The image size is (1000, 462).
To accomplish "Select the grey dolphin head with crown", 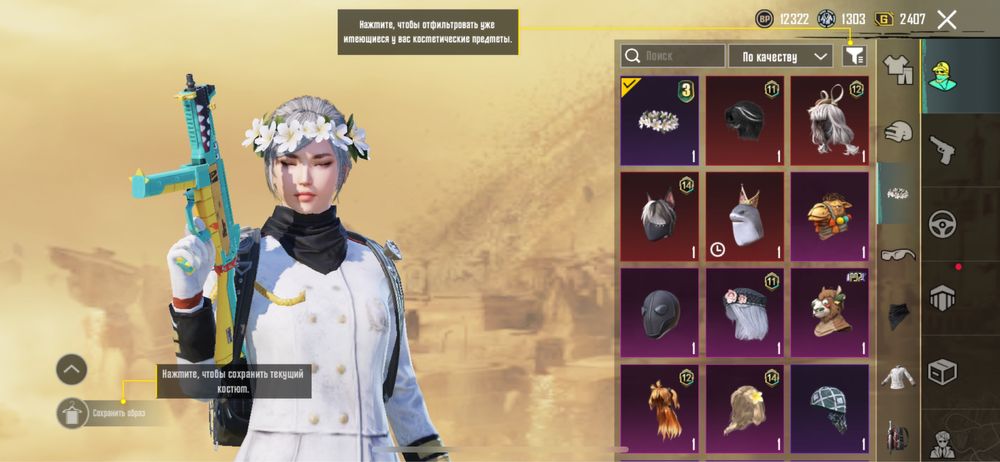I will pyautogui.click(x=744, y=215).
